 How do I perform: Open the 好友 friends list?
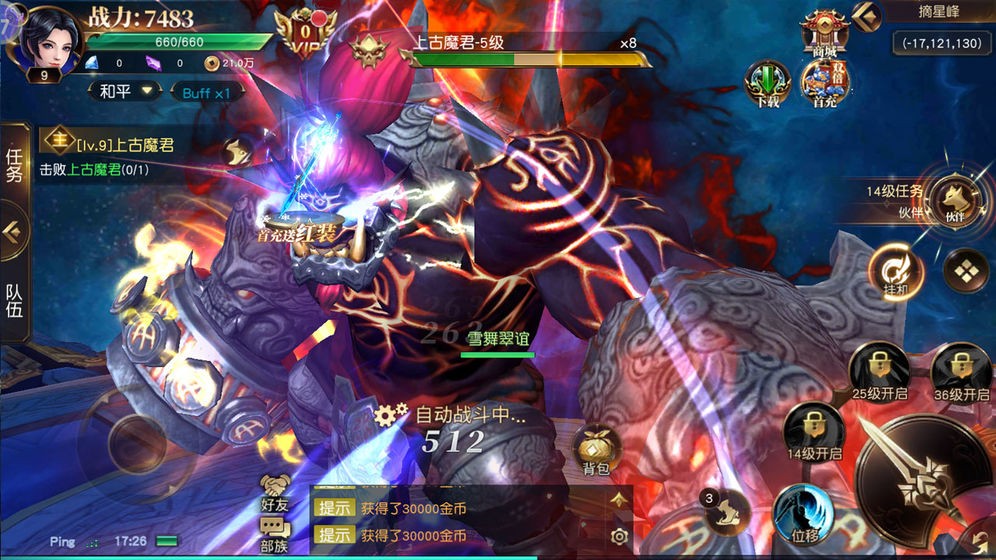tap(274, 493)
